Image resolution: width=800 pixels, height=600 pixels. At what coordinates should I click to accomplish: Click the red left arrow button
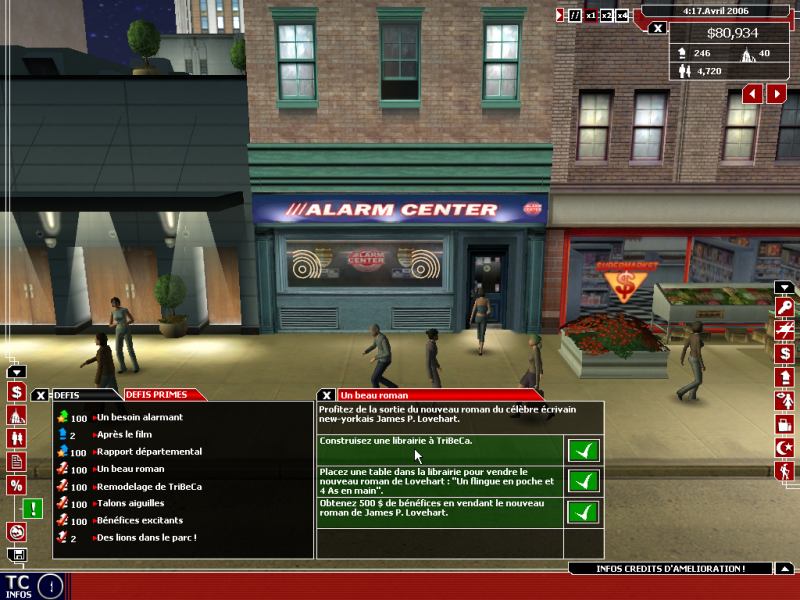[752, 93]
